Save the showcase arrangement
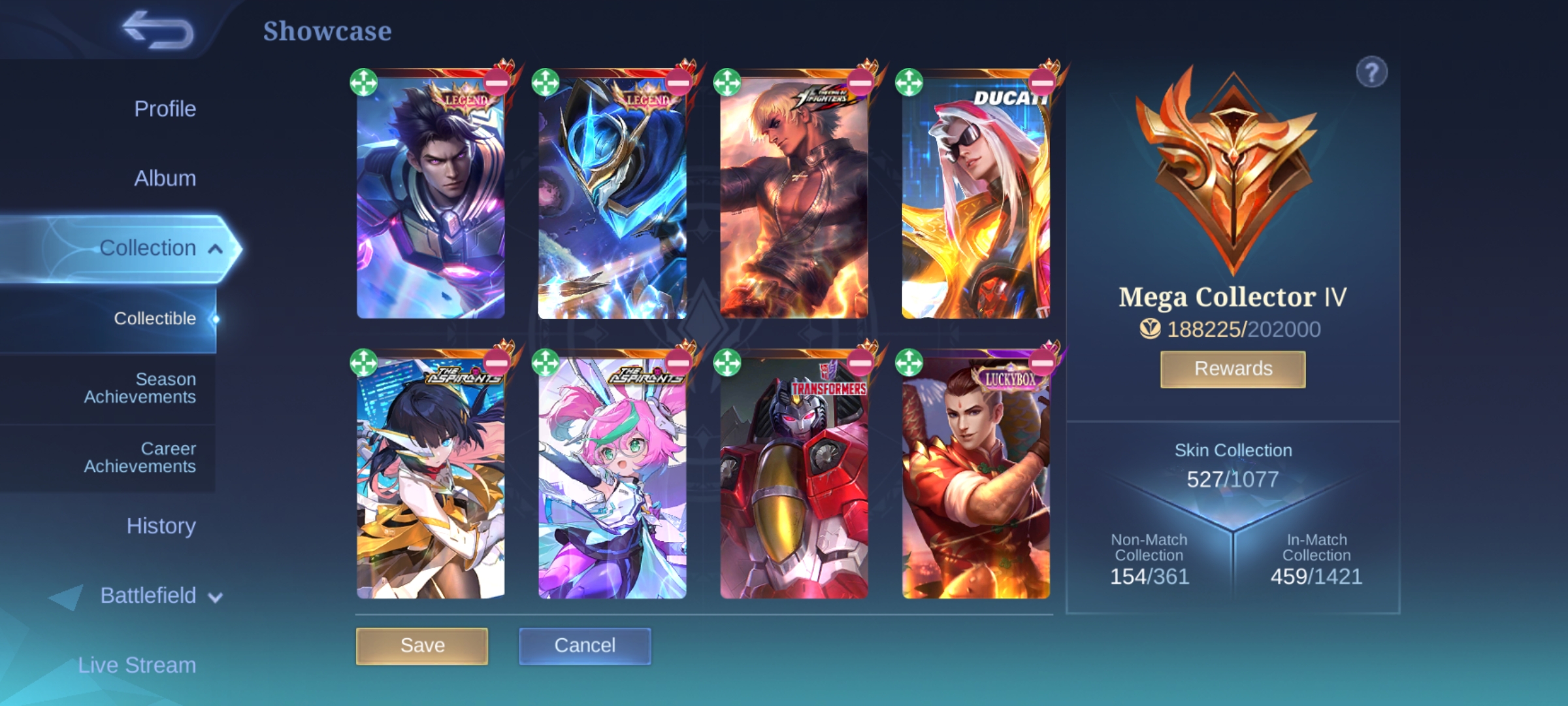This screenshot has height=706, width=1568. tap(422, 646)
